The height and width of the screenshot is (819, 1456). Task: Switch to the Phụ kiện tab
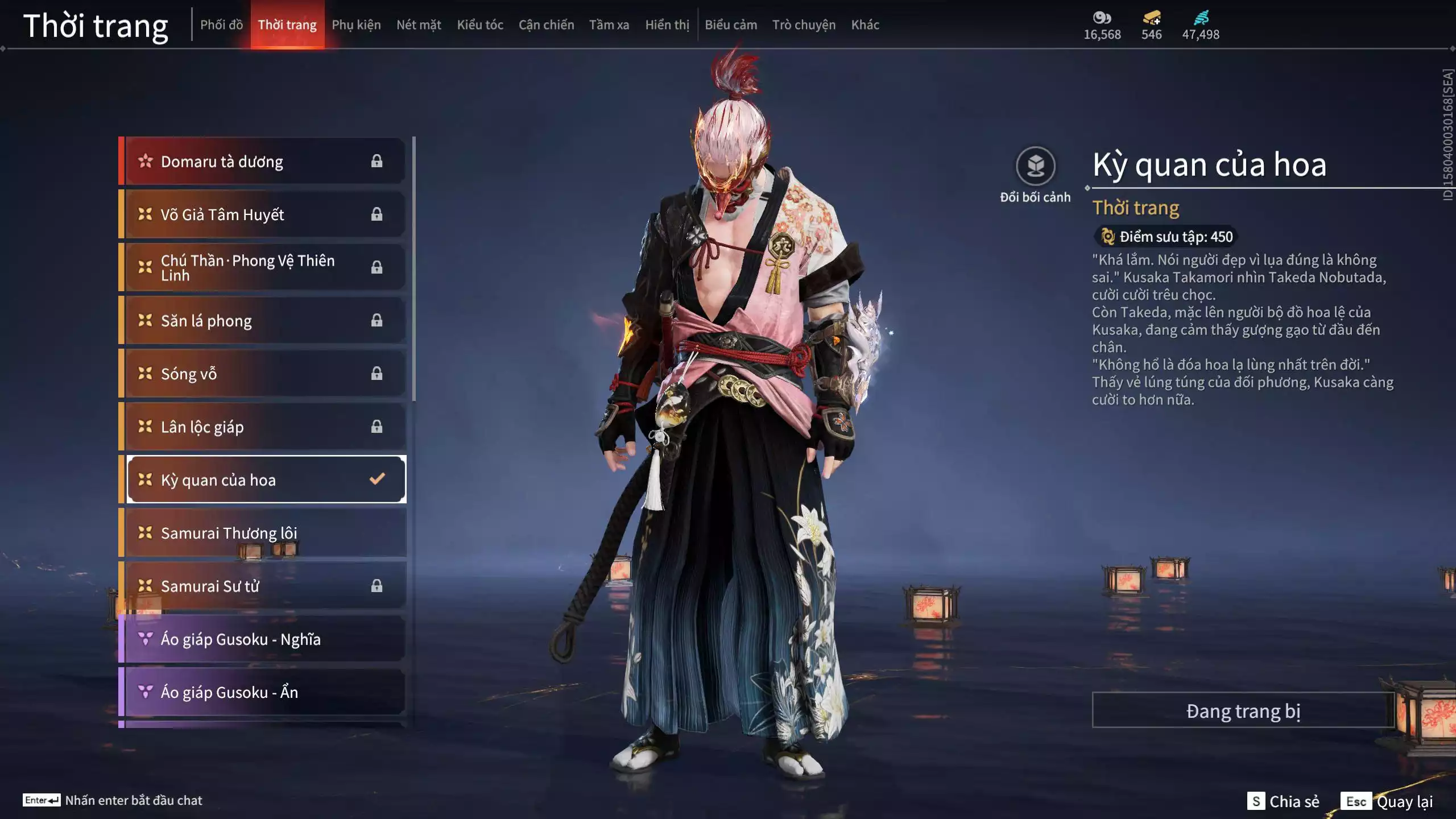pos(357,24)
